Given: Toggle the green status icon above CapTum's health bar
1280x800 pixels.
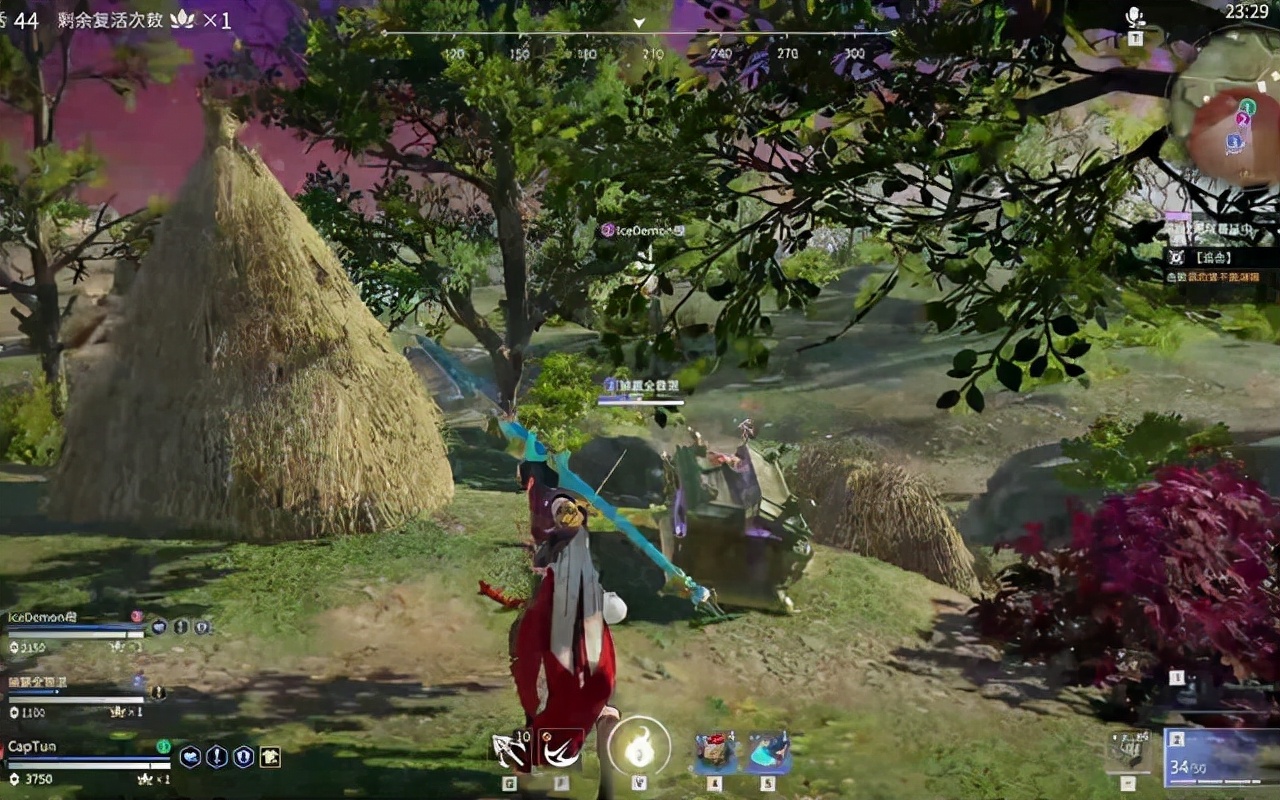Looking at the screenshot, I should pos(164,747).
